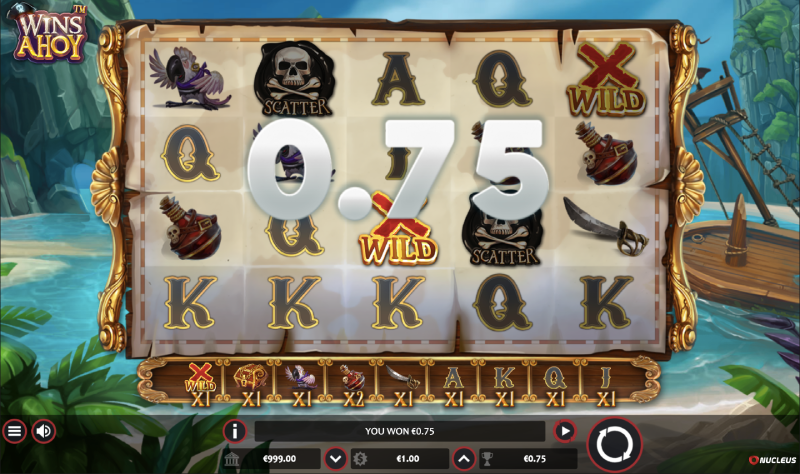Image resolution: width=800 pixels, height=474 pixels.
Task: Open the hamburger menu
Action: click(14, 431)
